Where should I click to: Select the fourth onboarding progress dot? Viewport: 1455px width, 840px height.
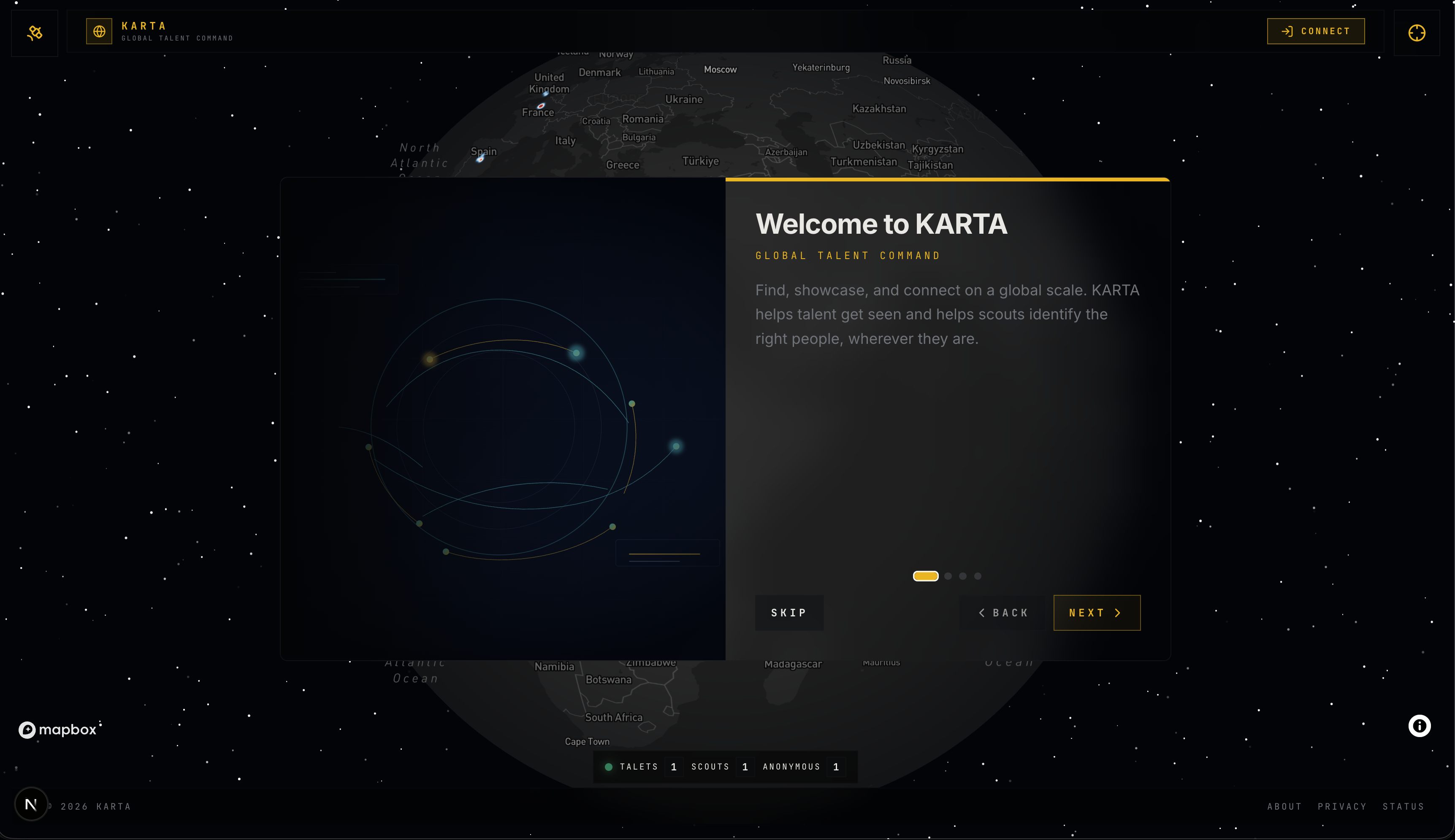(x=978, y=575)
